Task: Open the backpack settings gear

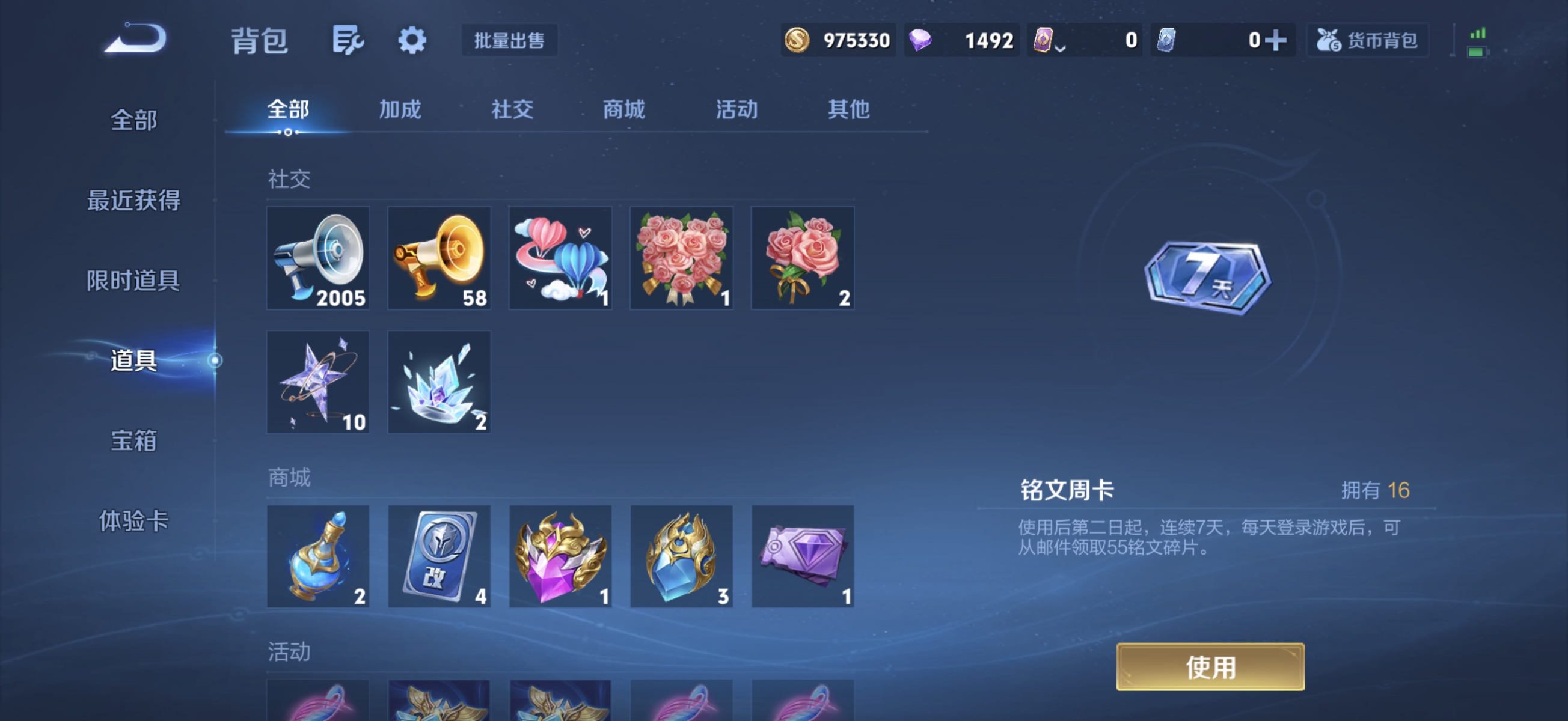Action: (412, 40)
